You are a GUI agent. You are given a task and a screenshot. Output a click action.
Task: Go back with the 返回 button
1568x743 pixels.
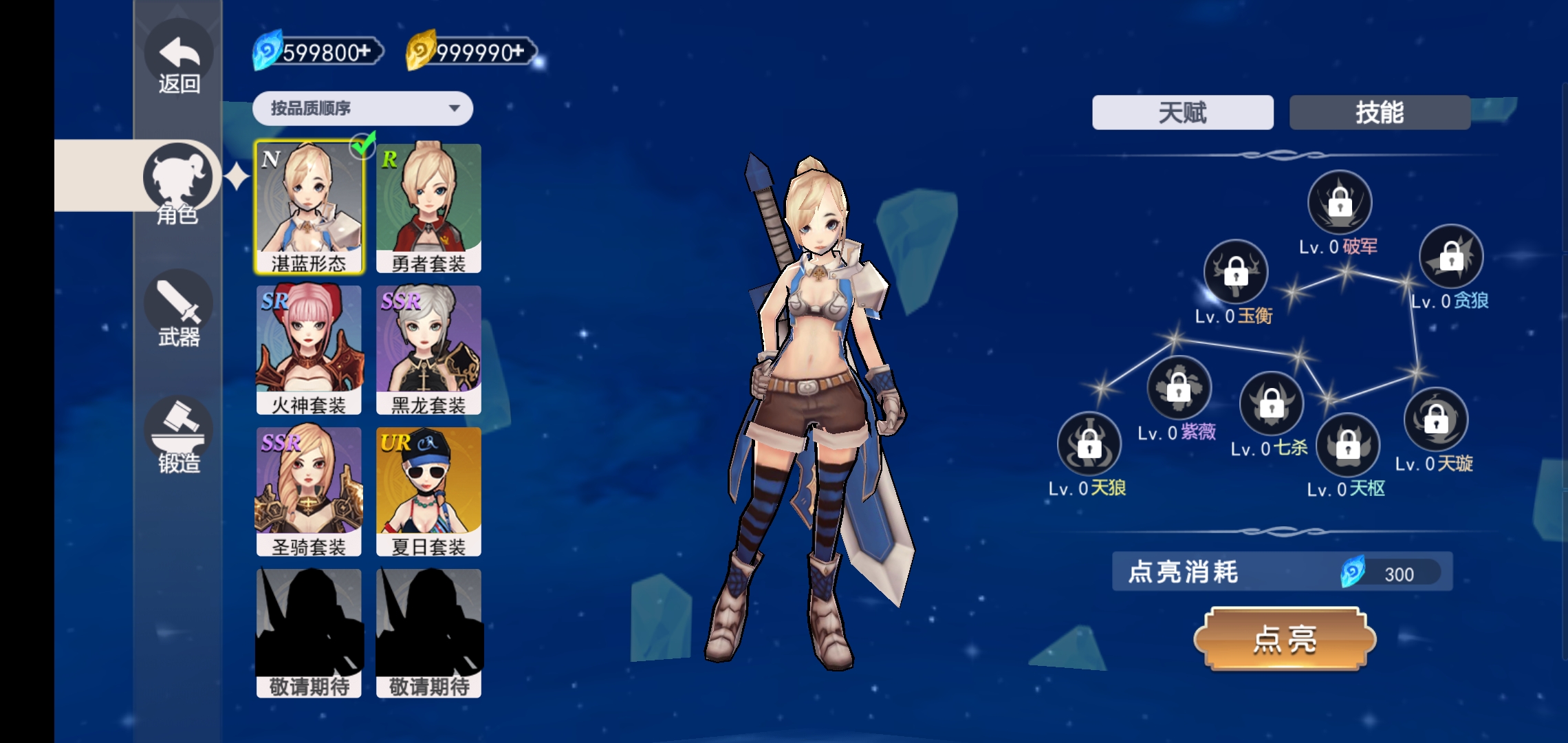click(x=179, y=63)
